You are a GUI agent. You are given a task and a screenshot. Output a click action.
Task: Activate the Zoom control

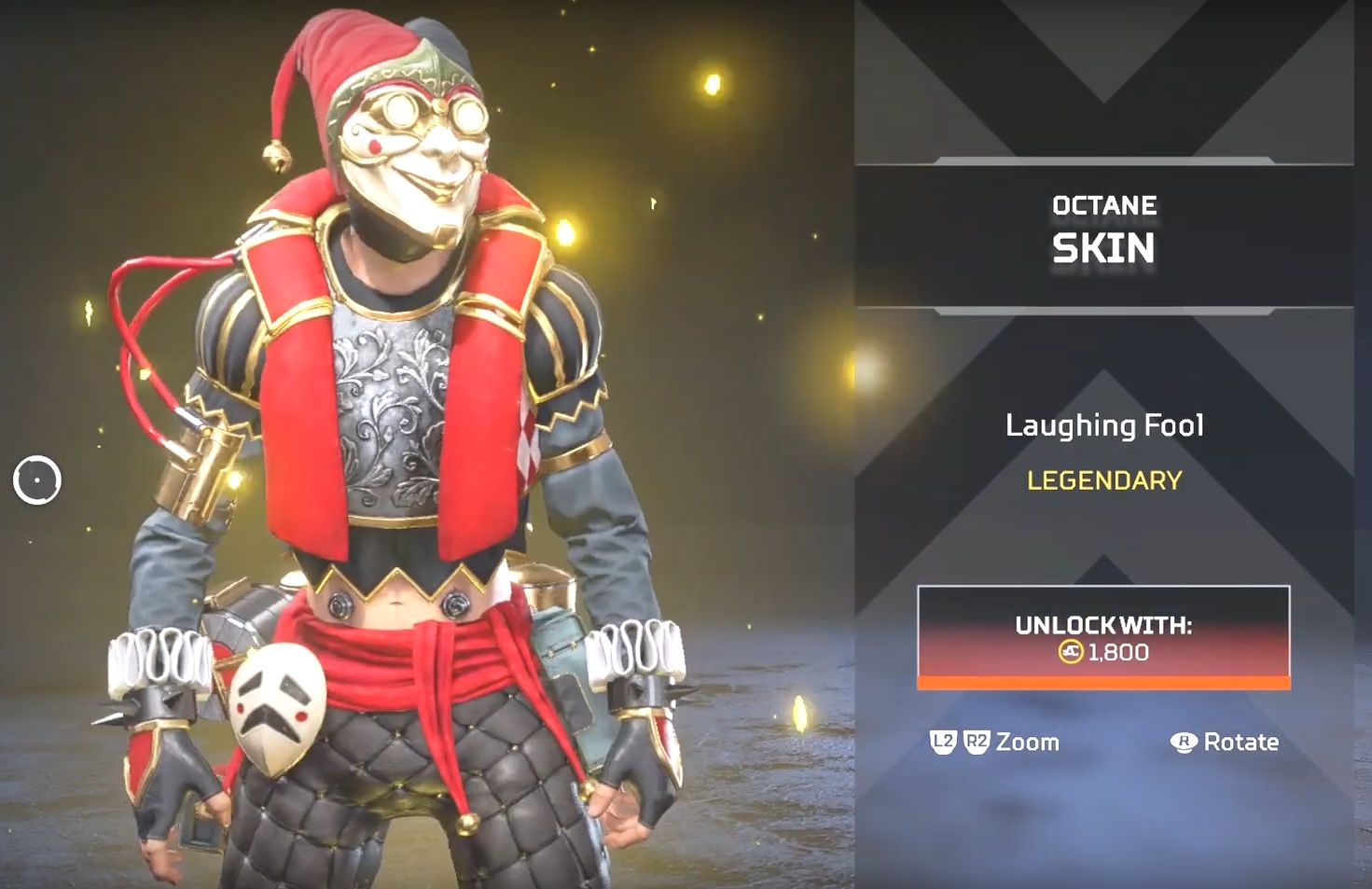click(x=1026, y=743)
